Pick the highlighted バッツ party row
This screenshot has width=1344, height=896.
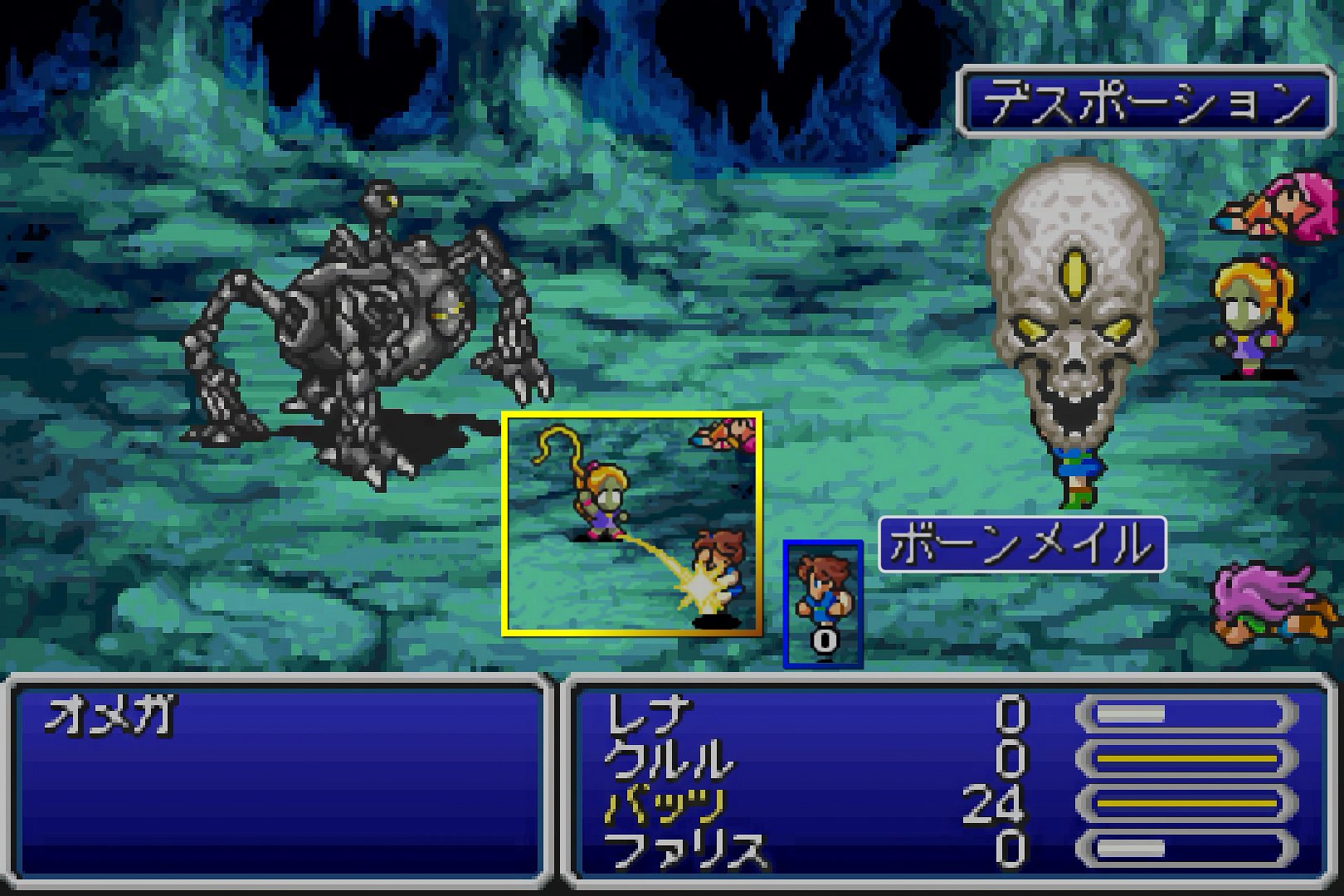point(665,804)
